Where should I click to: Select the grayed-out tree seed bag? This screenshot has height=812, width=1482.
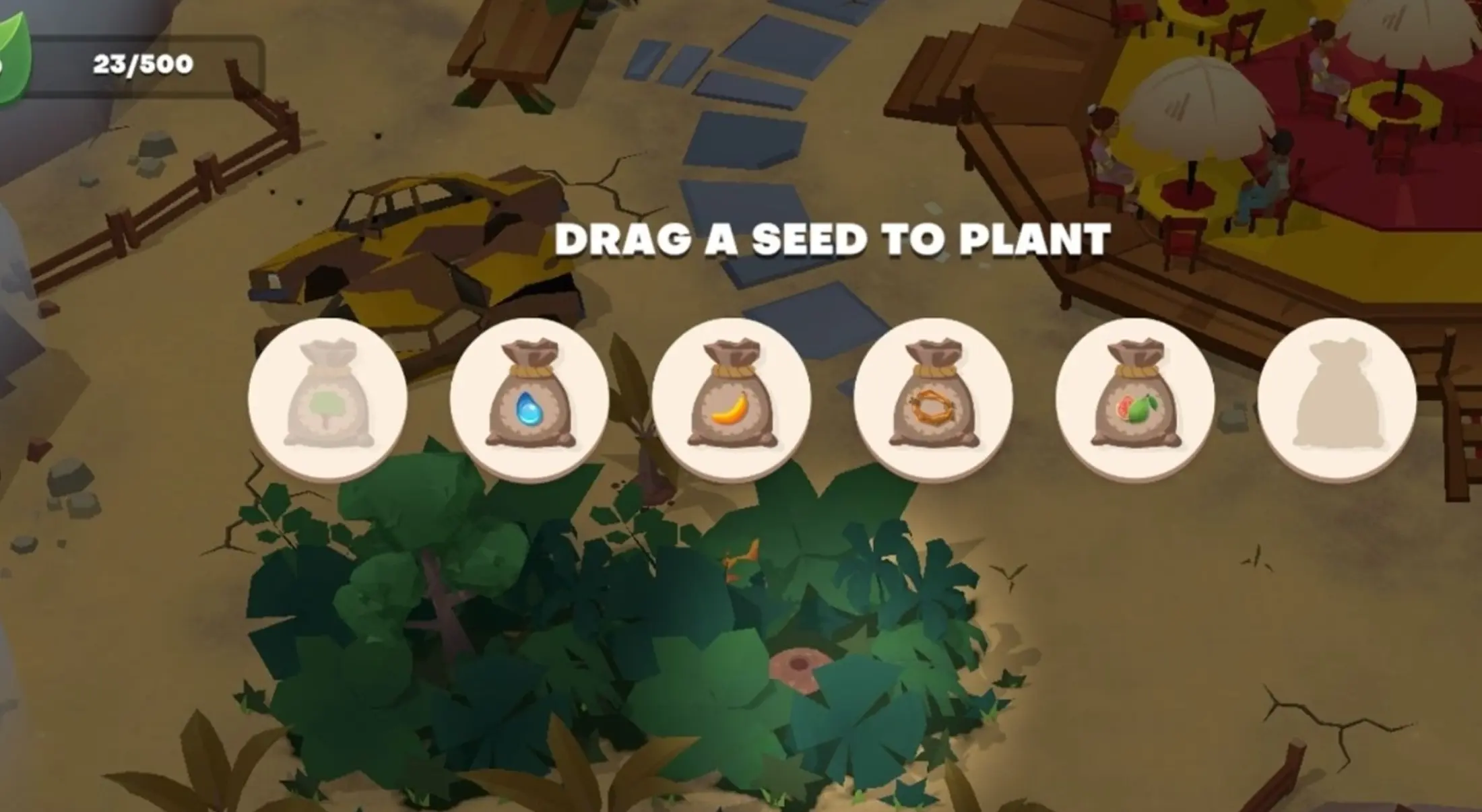pos(328,397)
